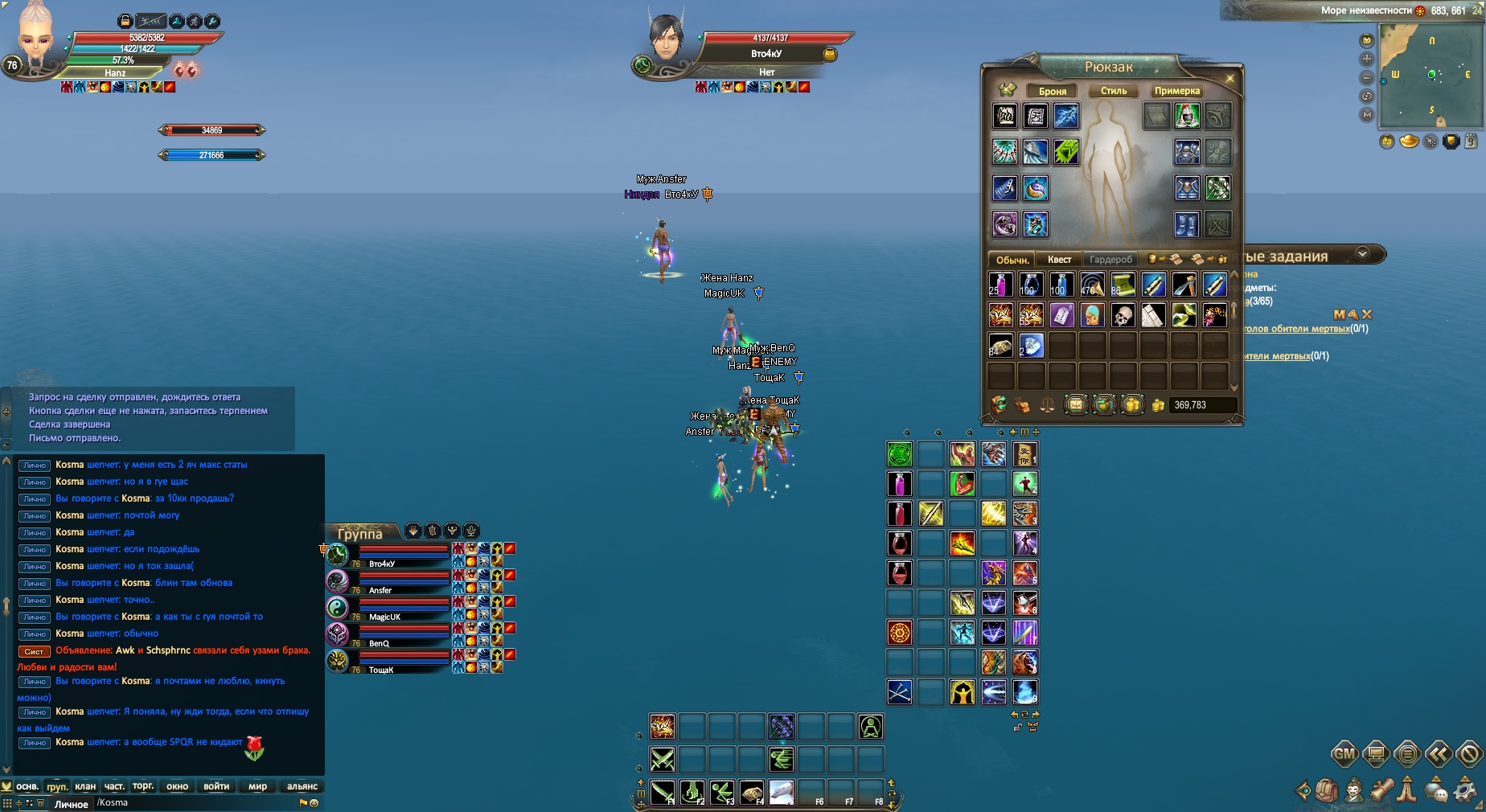The height and width of the screenshot is (812, 1486).
Task: Close the Рюкзак inventory window
Action: click(x=1229, y=78)
